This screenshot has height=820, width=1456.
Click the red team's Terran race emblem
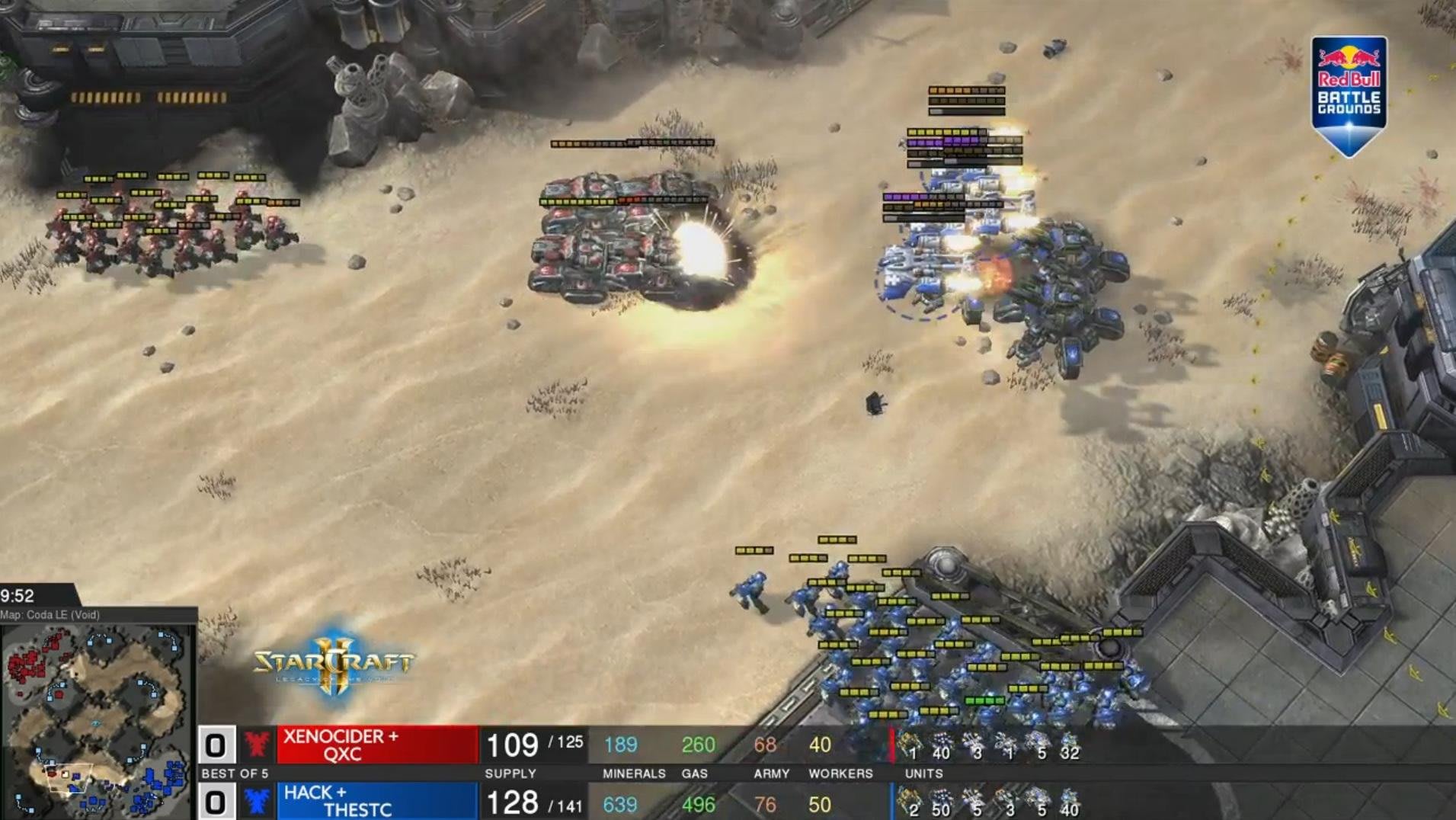point(257,745)
